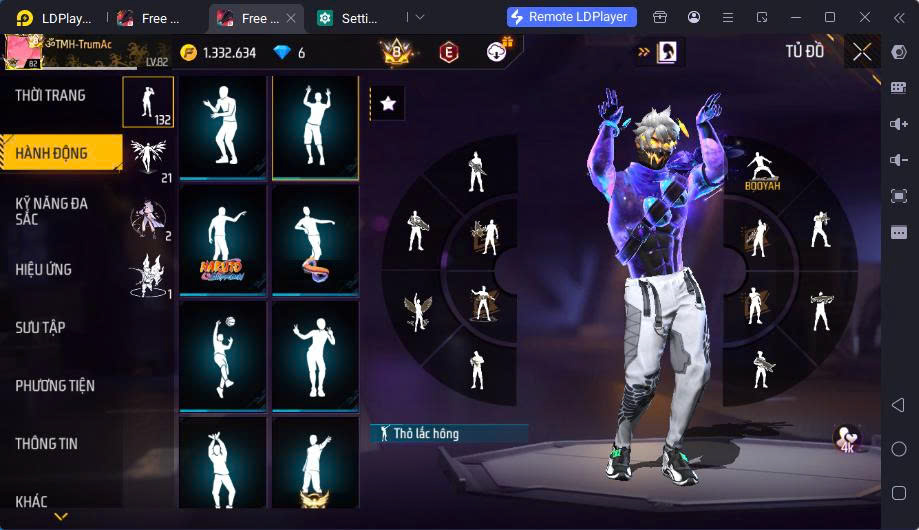Toggle the star favorites filter

(388, 103)
